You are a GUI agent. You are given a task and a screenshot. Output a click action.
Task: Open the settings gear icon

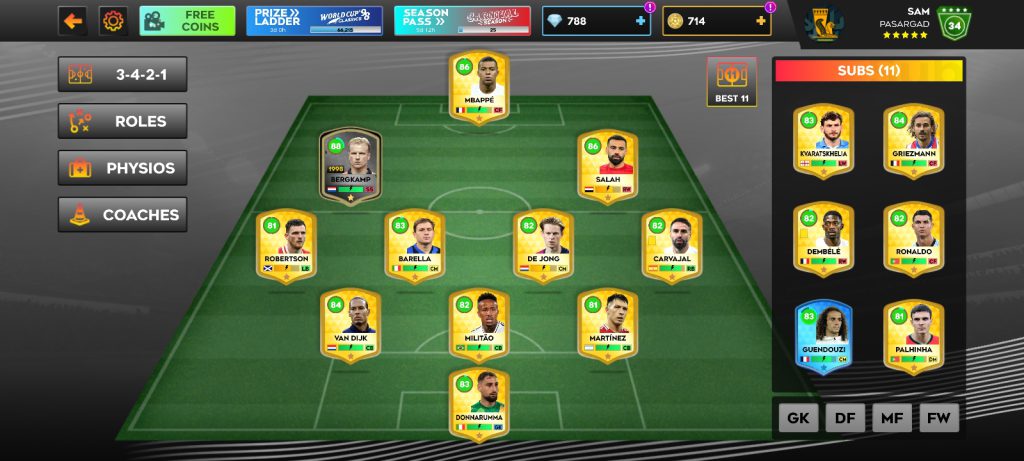pos(114,21)
